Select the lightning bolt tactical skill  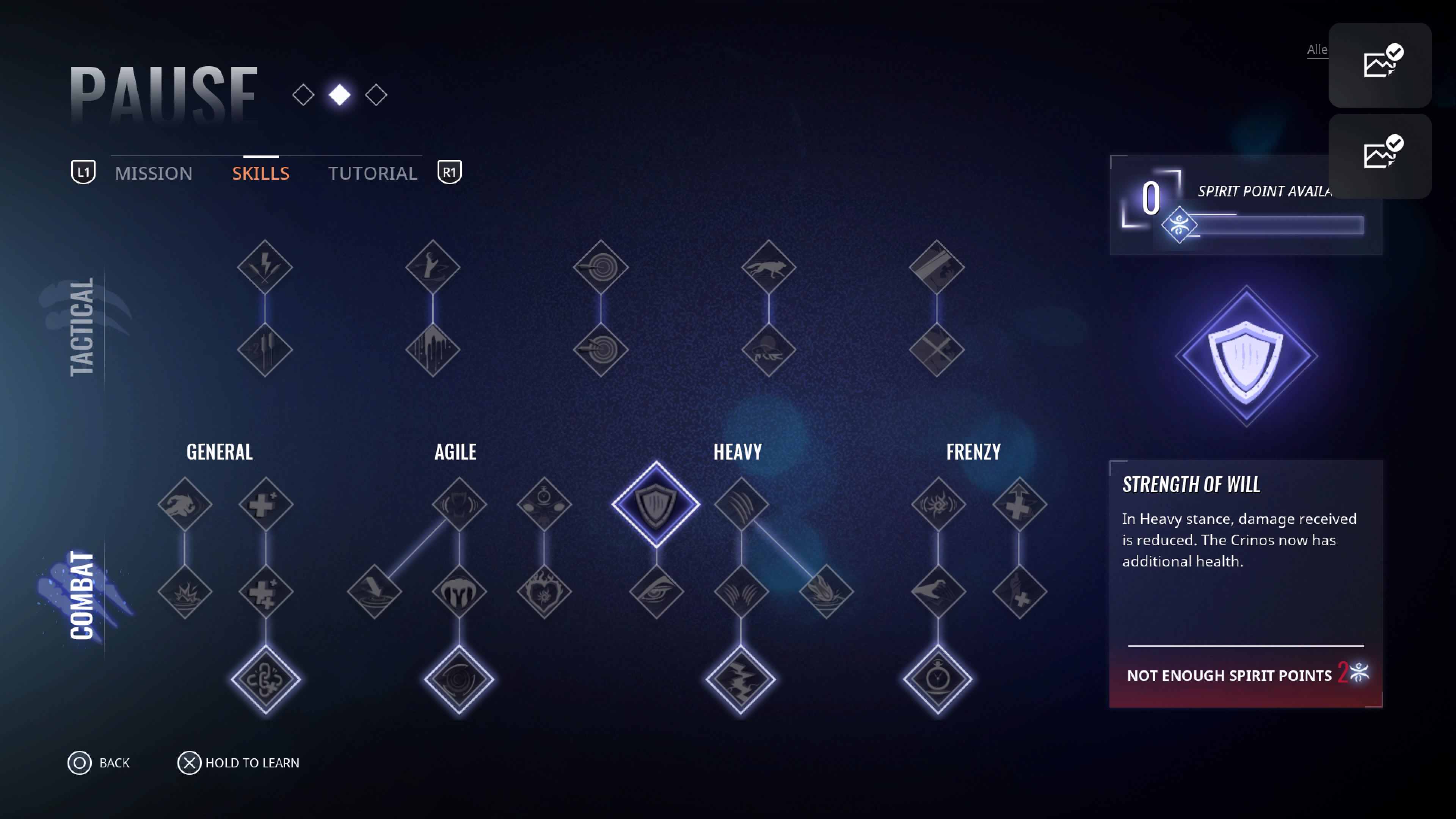click(x=265, y=267)
